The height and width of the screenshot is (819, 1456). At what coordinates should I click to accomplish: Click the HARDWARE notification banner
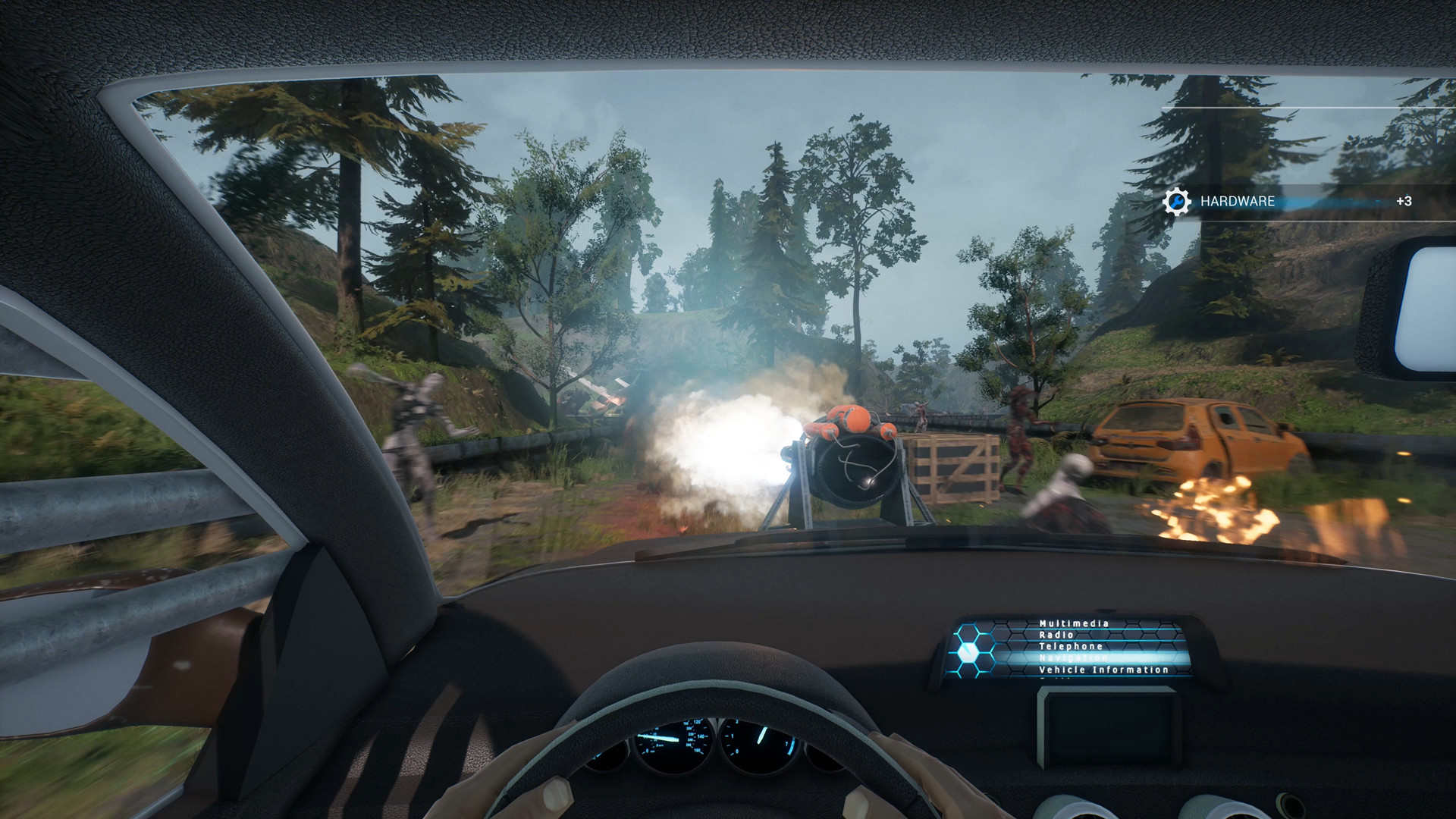pyautogui.click(x=1238, y=202)
